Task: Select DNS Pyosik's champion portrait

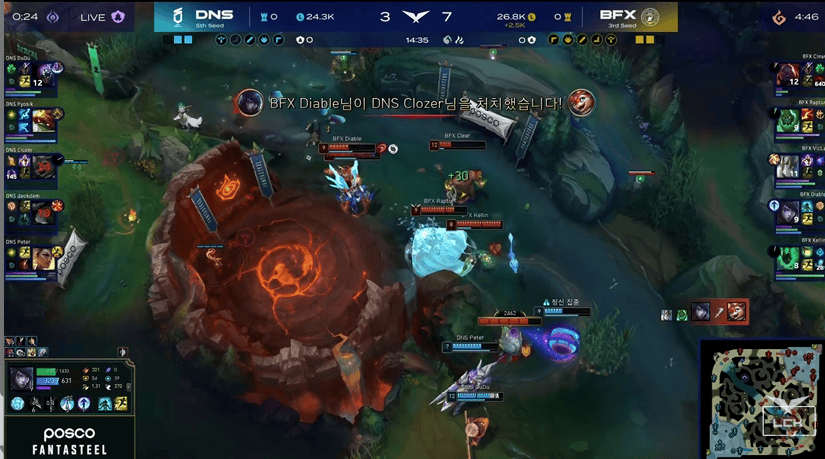Action: pos(43,121)
